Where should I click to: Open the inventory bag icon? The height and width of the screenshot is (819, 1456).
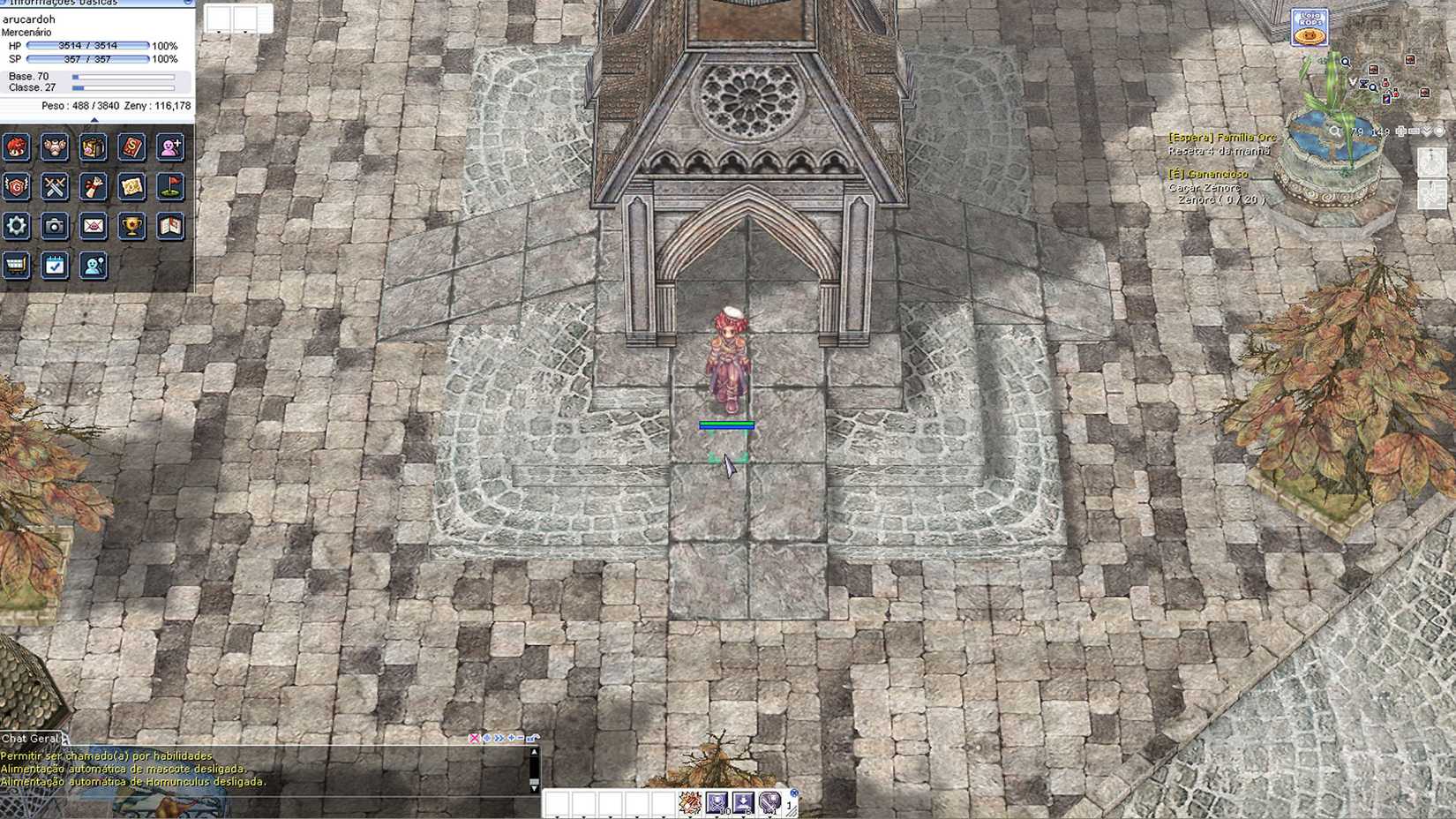(x=92, y=149)
